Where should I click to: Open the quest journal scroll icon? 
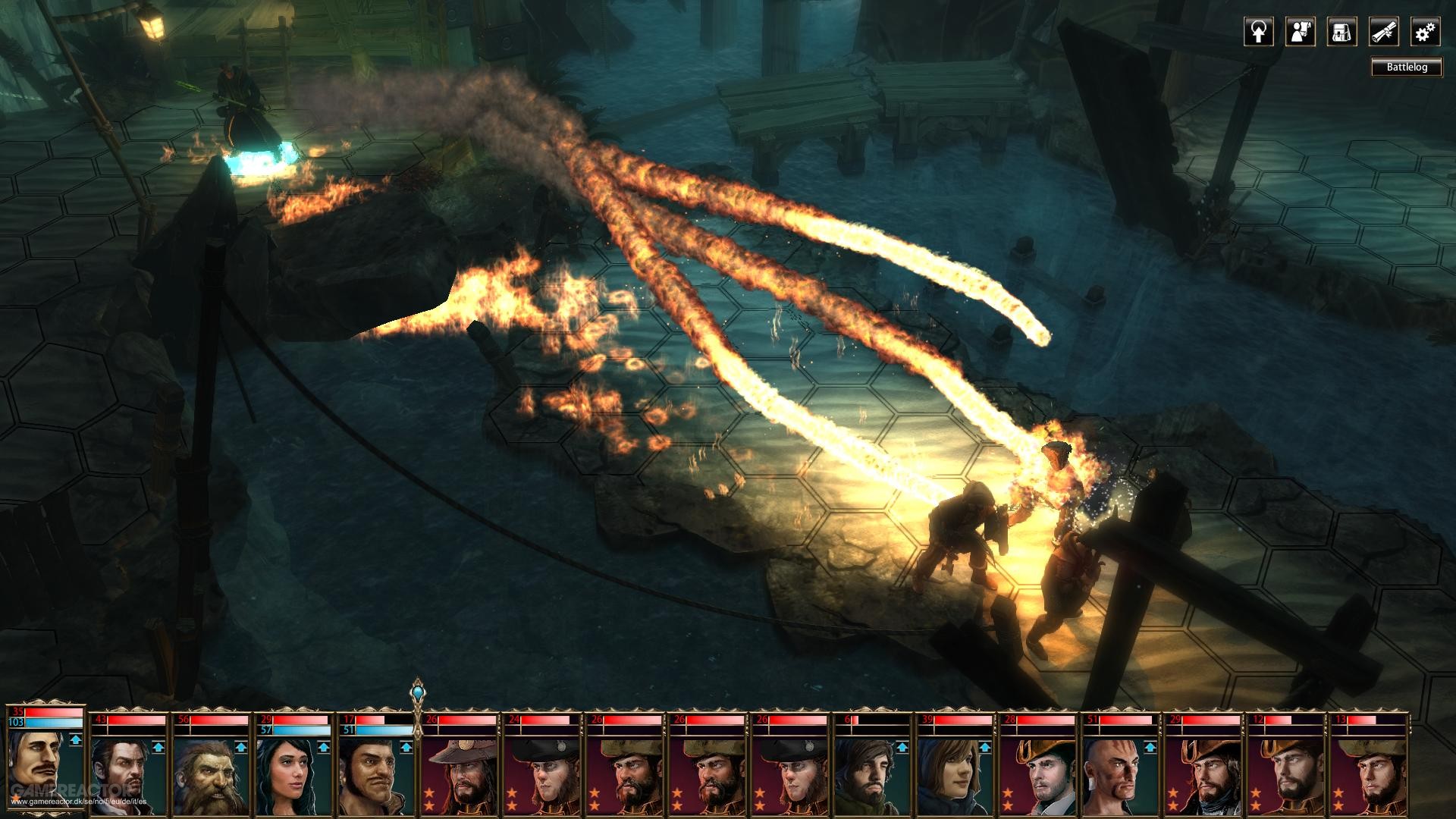pos(1382,33)
